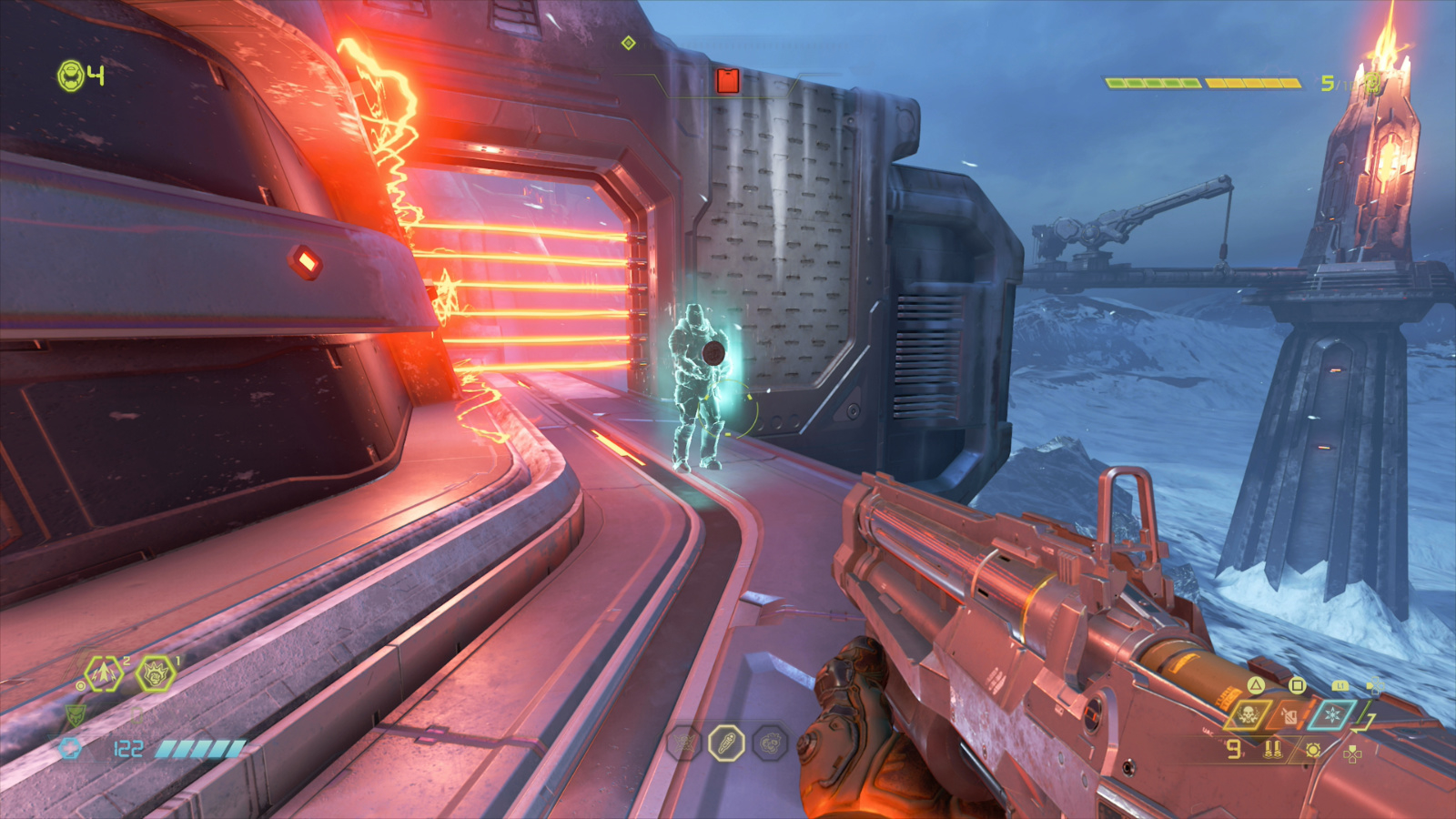Viewport: 1456px width, 819px height.
Task: Click the demon skull octagon icon
Action: click(770, 743)
